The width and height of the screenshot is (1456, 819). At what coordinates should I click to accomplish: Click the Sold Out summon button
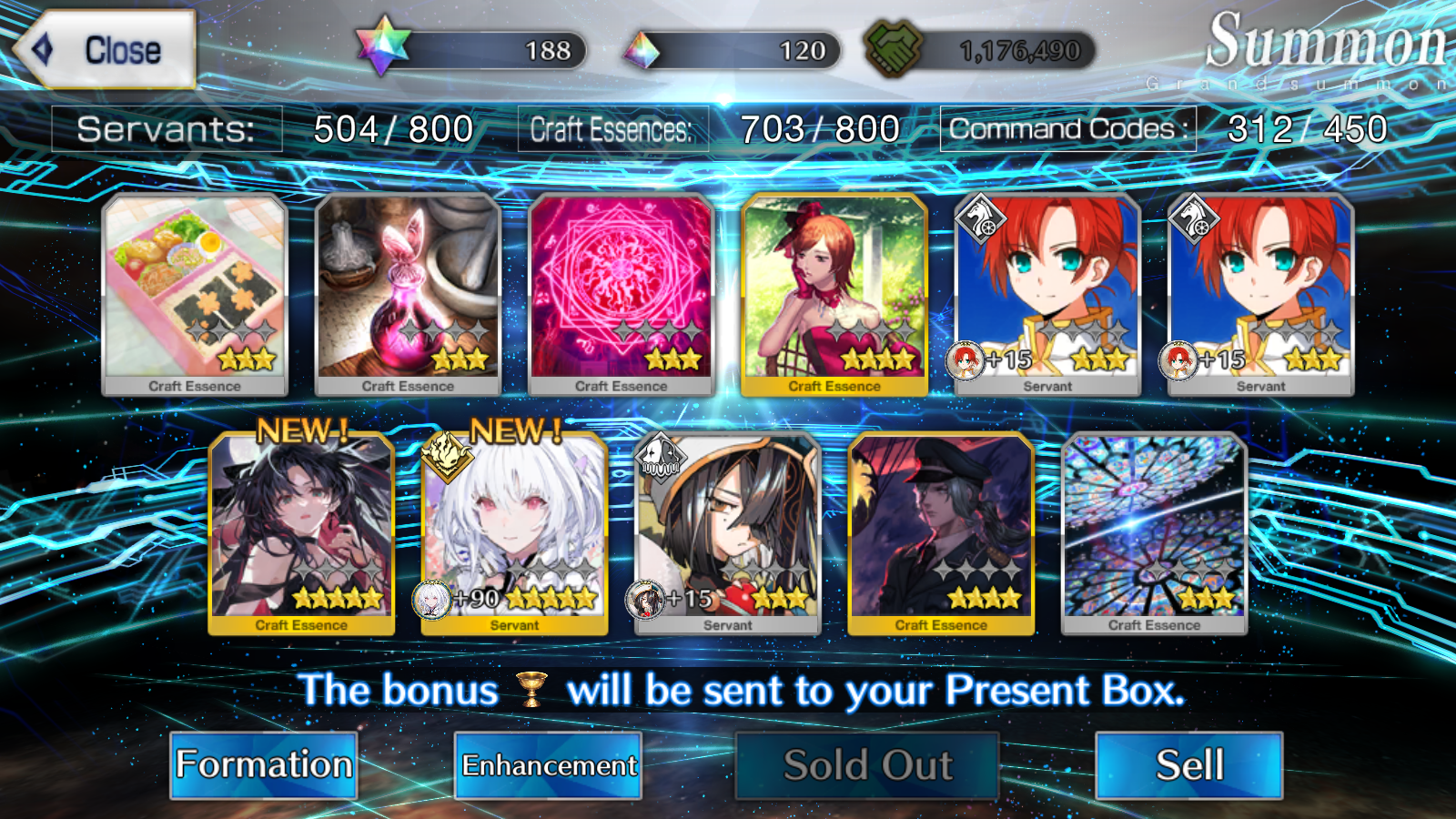tap(866, 765)
